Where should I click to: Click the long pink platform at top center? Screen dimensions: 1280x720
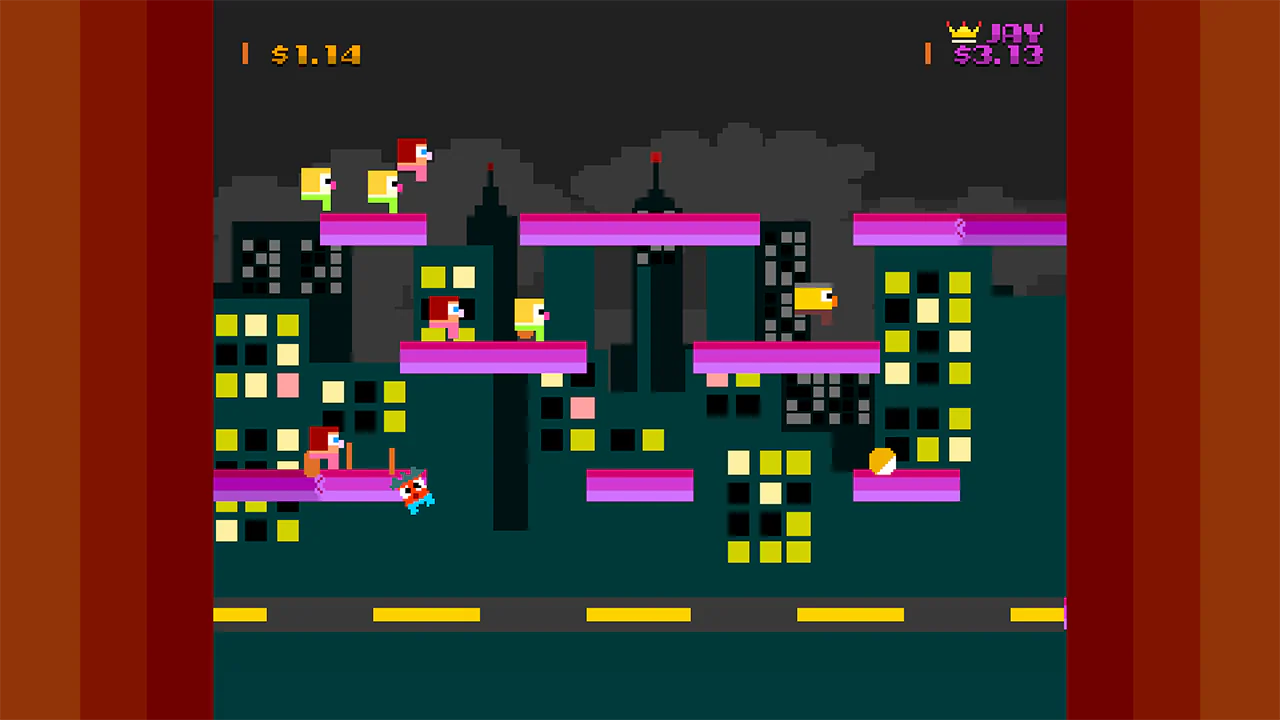tap(640, 229)
